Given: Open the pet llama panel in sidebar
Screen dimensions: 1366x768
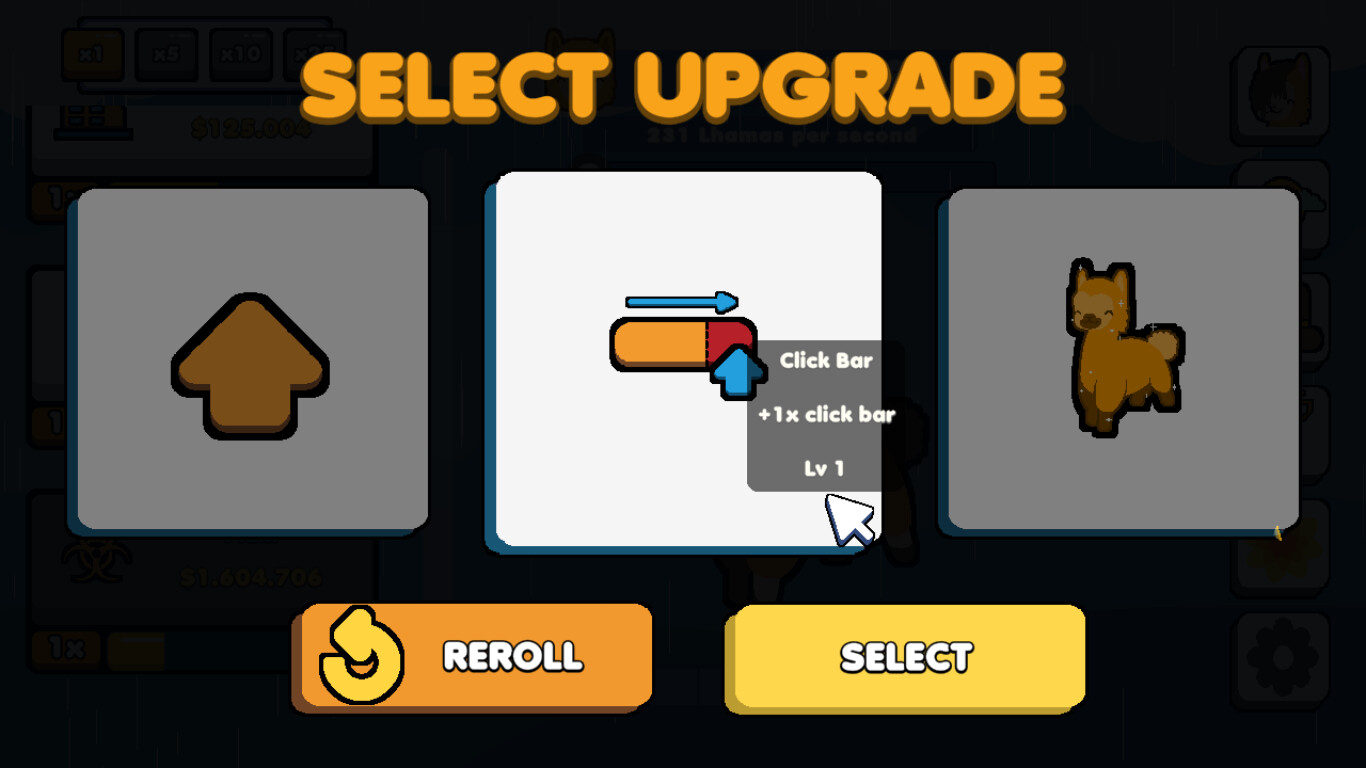Looking at the screenshot, I should 1280,90.
